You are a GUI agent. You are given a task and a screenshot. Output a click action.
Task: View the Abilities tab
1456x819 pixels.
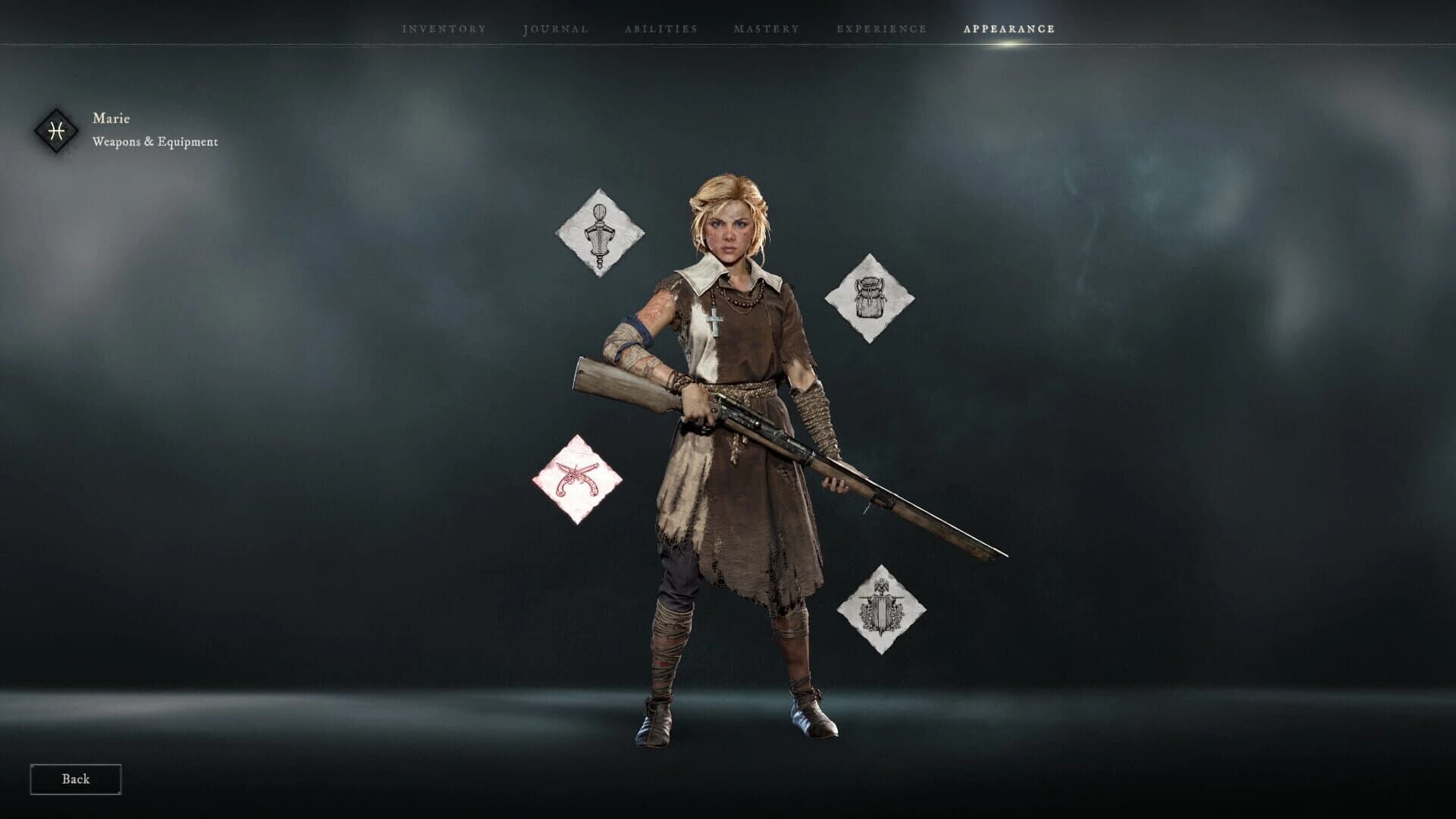[x=661, y=28]
